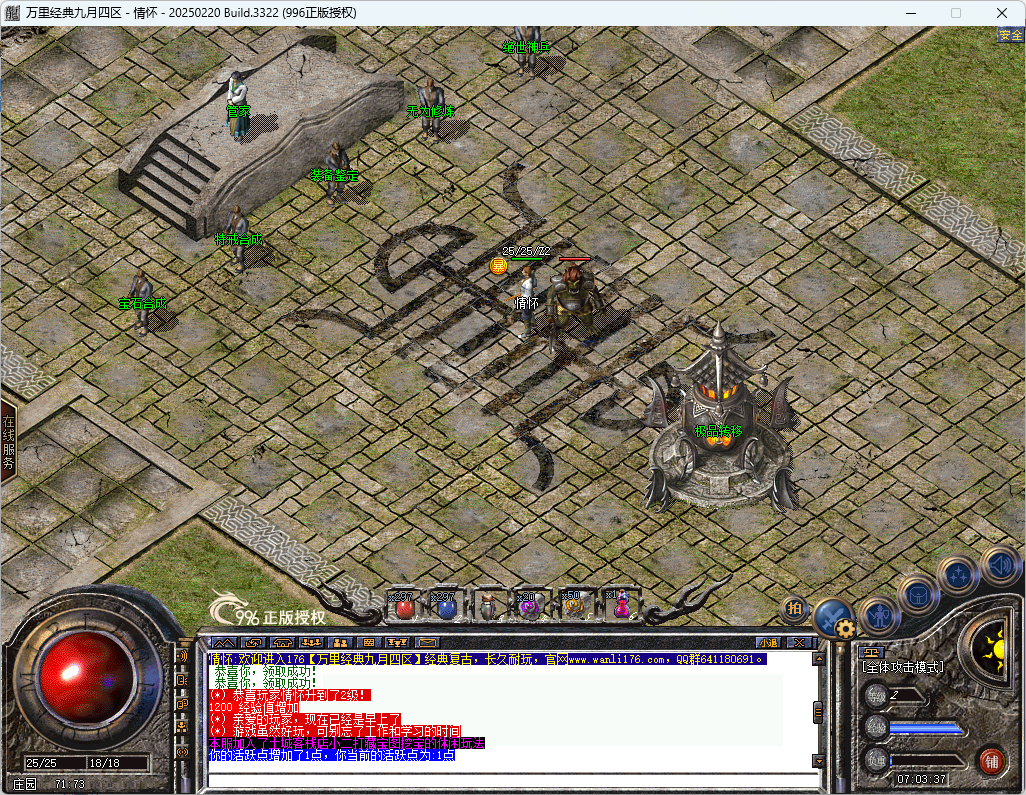This screenshot has height=795, width=1026.
Task: Toggle sound with the speaker button
Action: click(x=999, y=565)
